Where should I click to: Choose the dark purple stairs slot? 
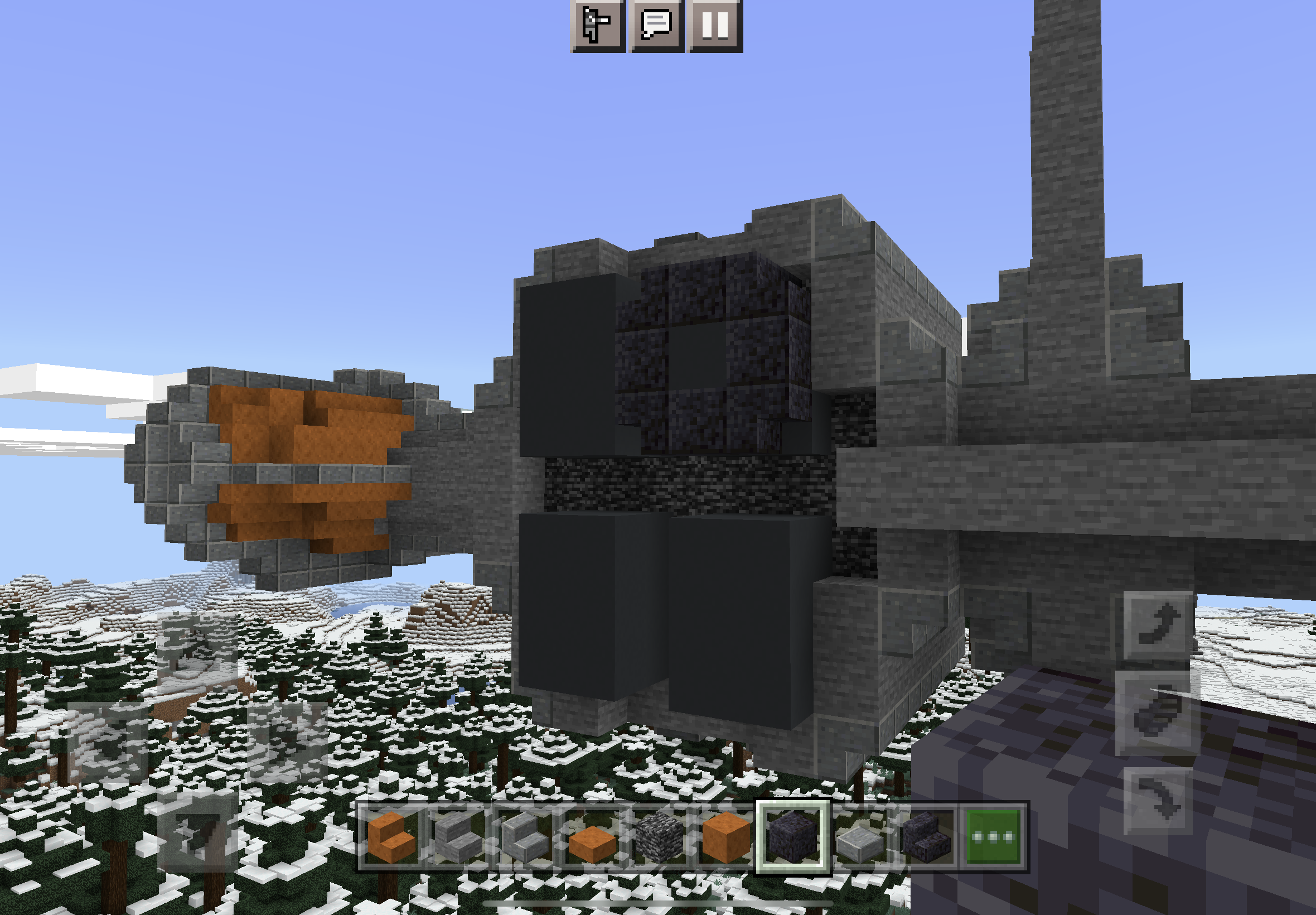click(x=926, y=837)
